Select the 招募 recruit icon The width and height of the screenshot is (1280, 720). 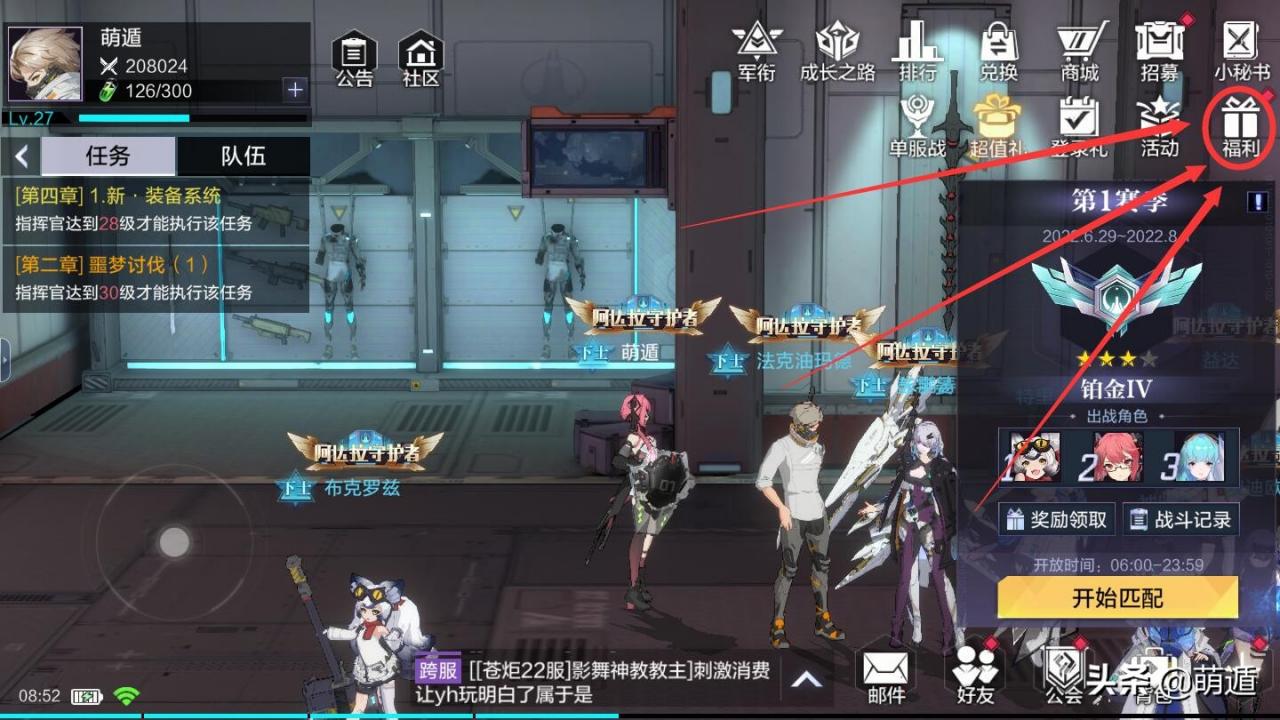[x=1160, y=50]
